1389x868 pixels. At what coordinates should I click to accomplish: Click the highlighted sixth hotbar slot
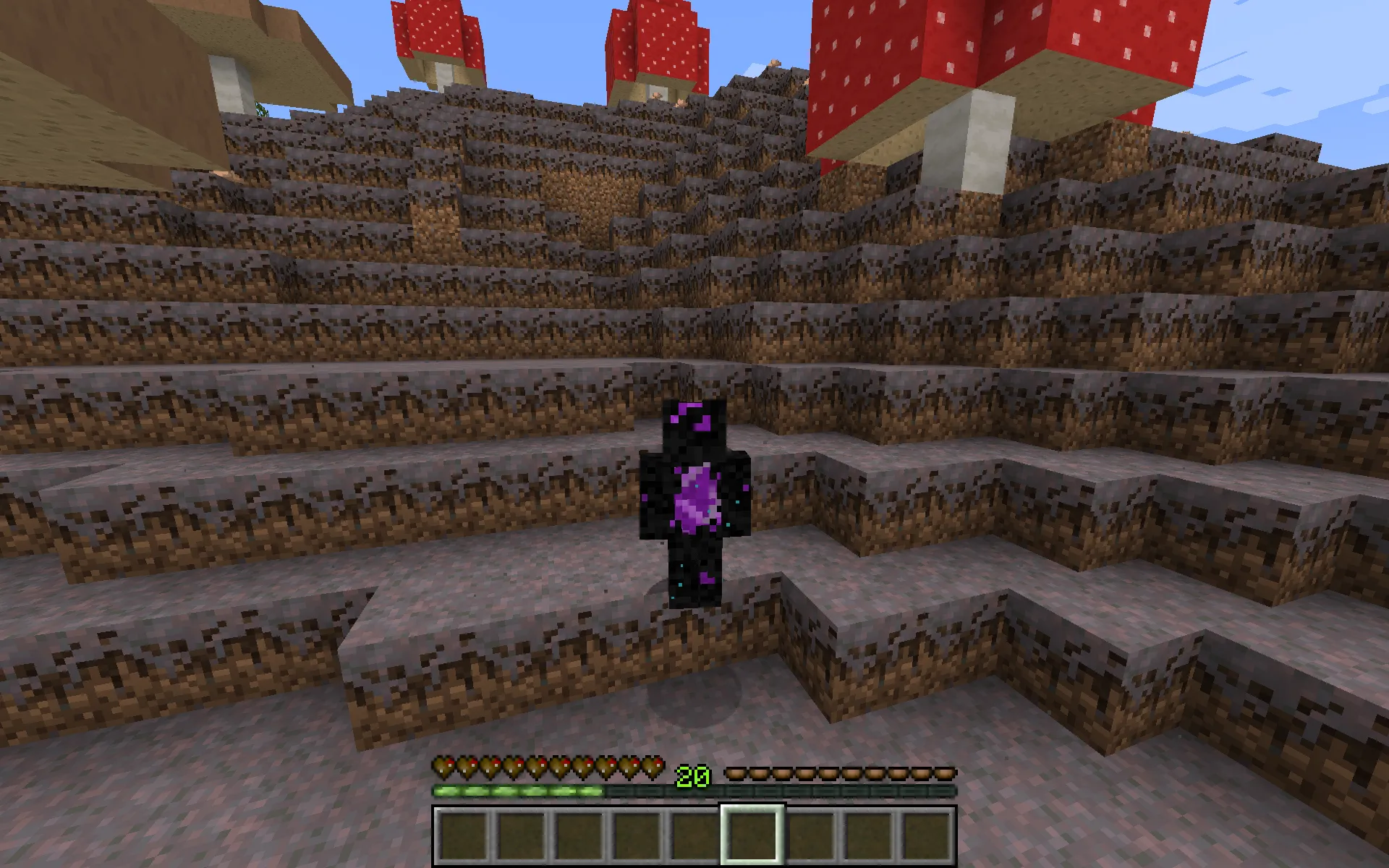pyautogui.click(x=752, y=830)
